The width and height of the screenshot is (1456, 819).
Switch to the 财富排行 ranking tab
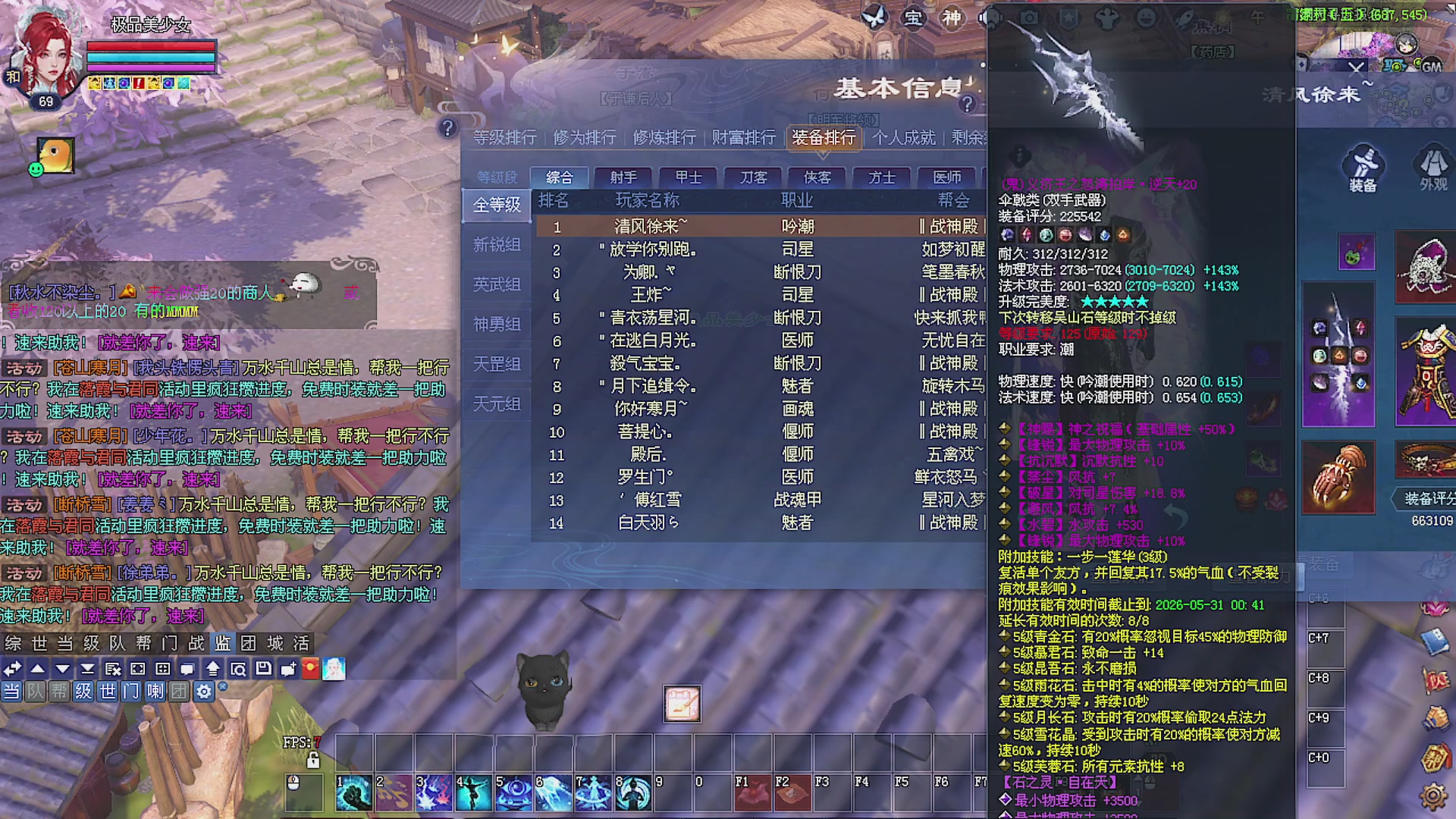pyautogui.click(x=744, y=138)
